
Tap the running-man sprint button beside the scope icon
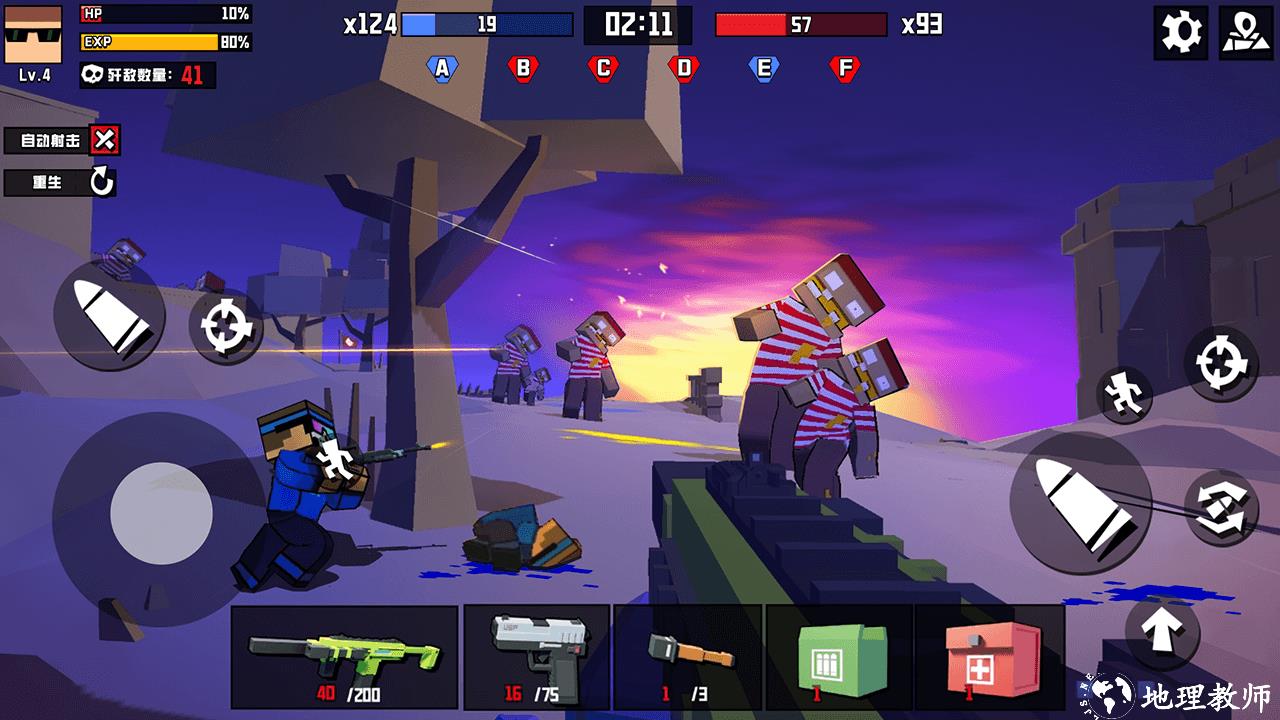pos(1125,394)
